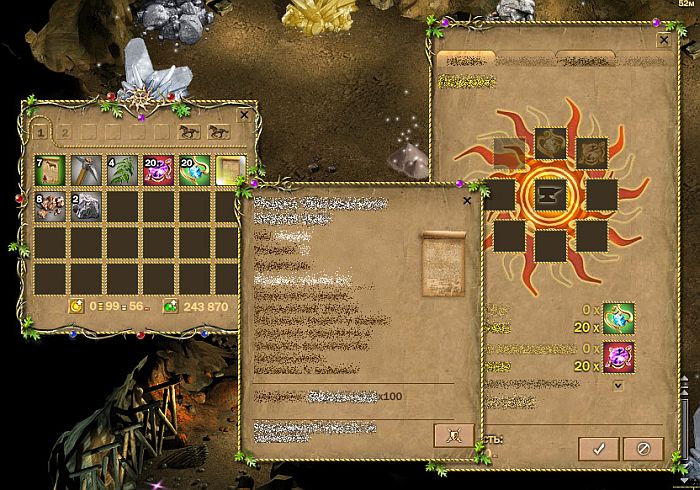Switch to bag page 1 tab
The height and width of the screenshot is (490, 700).
41,130
